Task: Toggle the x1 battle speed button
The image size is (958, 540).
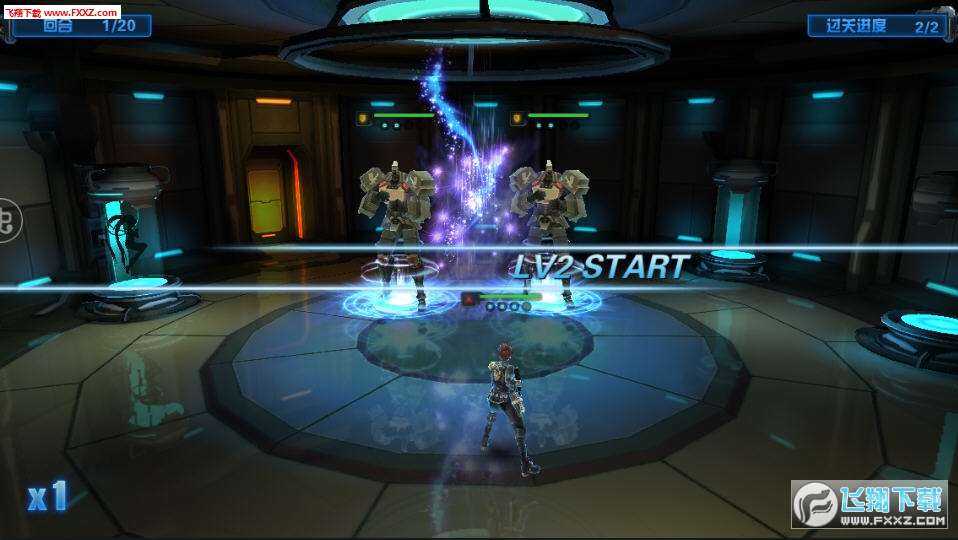Action: (47, 495)
